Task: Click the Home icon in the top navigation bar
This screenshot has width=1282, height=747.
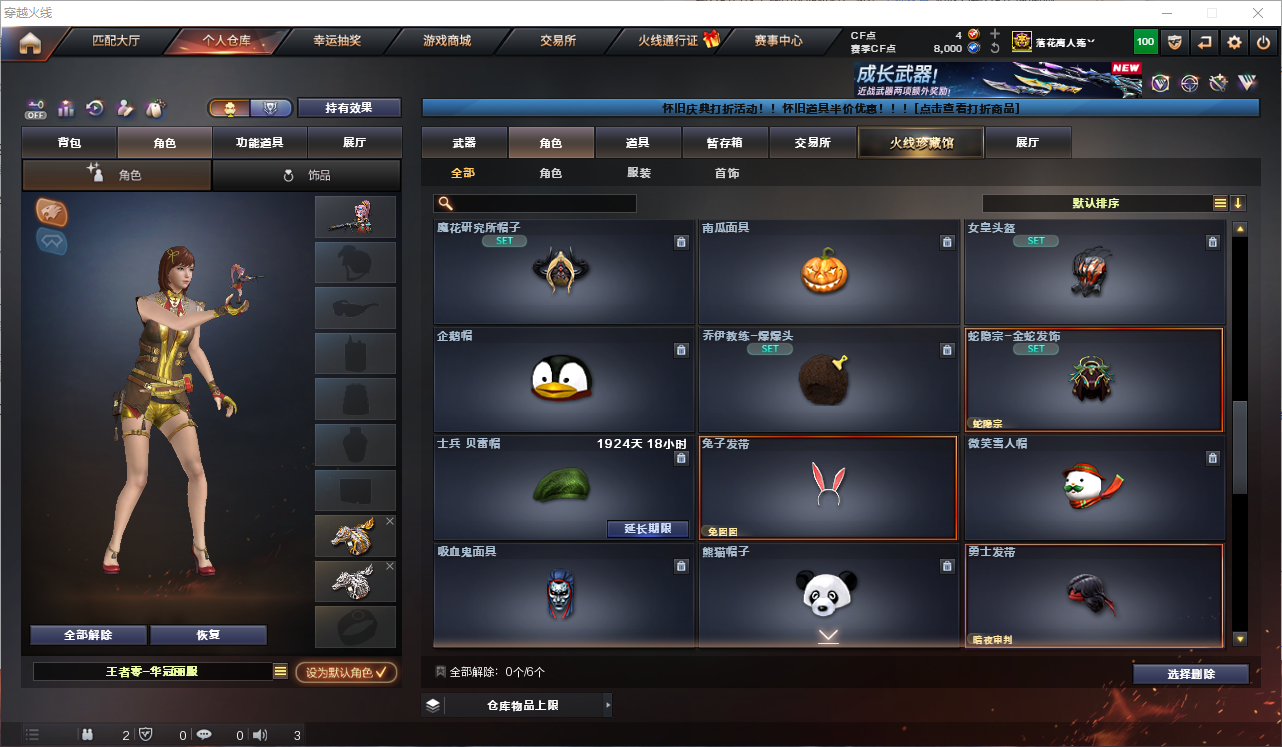Action: (31, 42)
